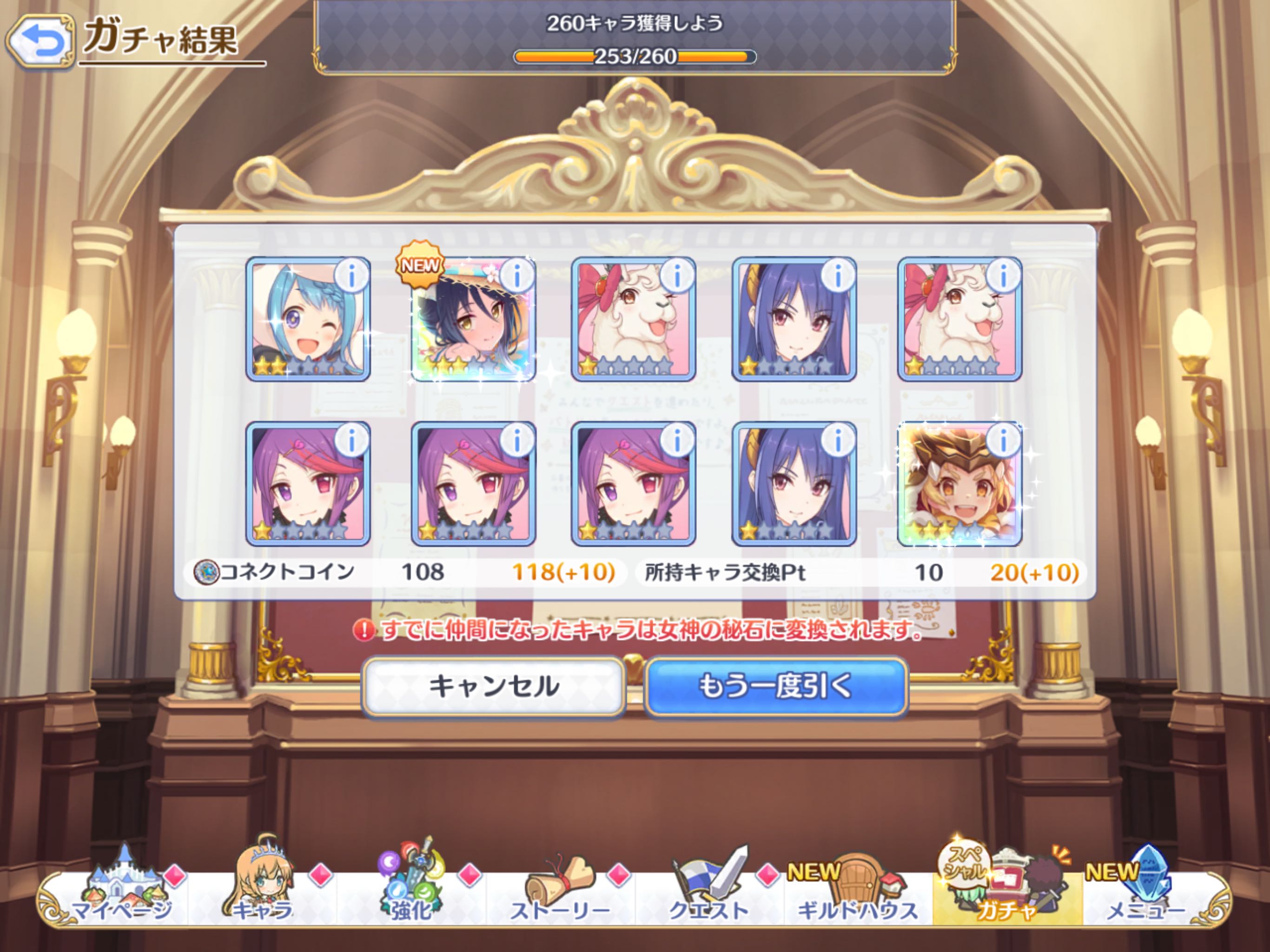Tap the info icon on golden-helmet character

[1002, 441]
